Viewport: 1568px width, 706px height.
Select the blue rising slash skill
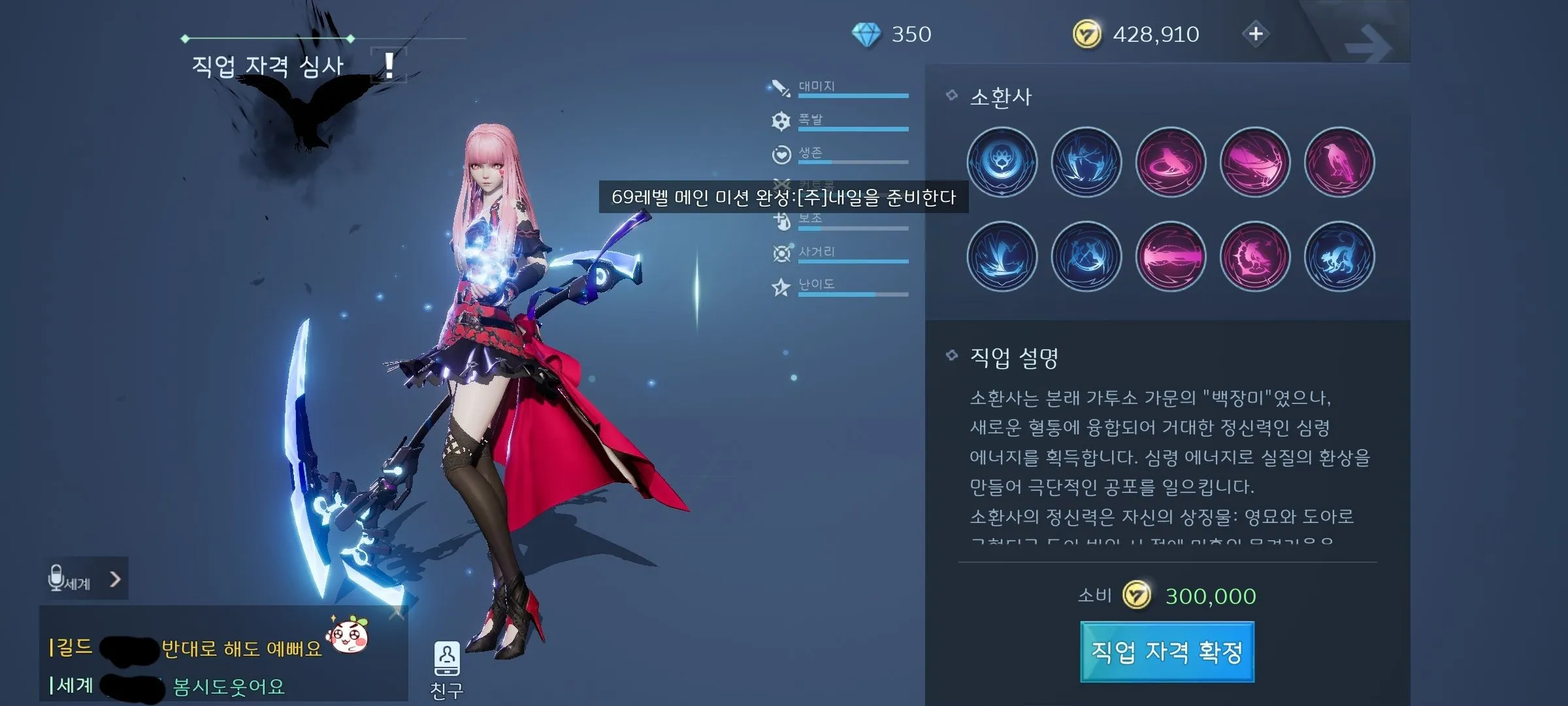(x=1002, y=256)
